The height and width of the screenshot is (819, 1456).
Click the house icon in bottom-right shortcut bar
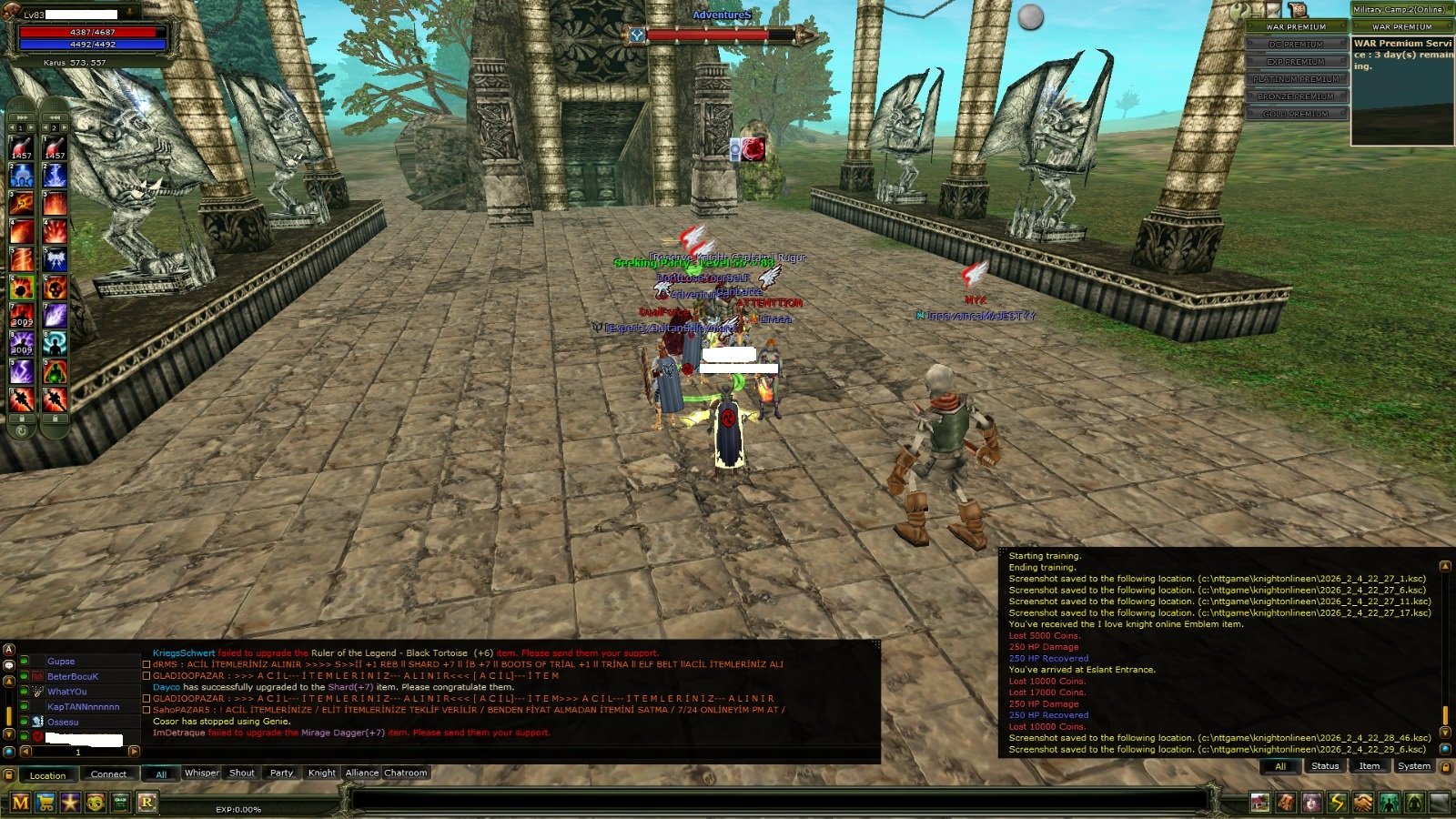(x=1259, y=804)
